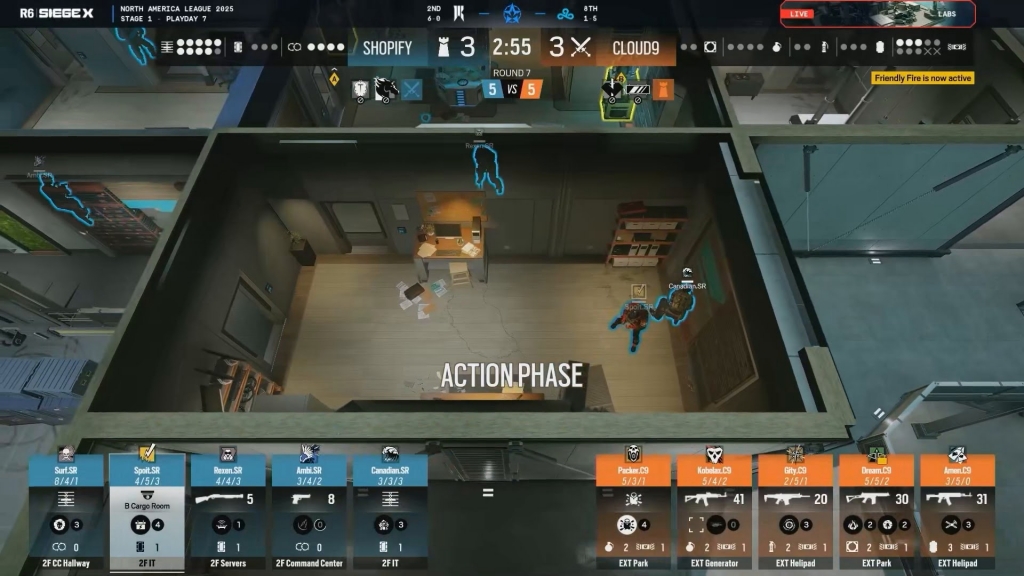Click the Cloud9 team name banner
The image size is (1024, 576).
(635, 47)
